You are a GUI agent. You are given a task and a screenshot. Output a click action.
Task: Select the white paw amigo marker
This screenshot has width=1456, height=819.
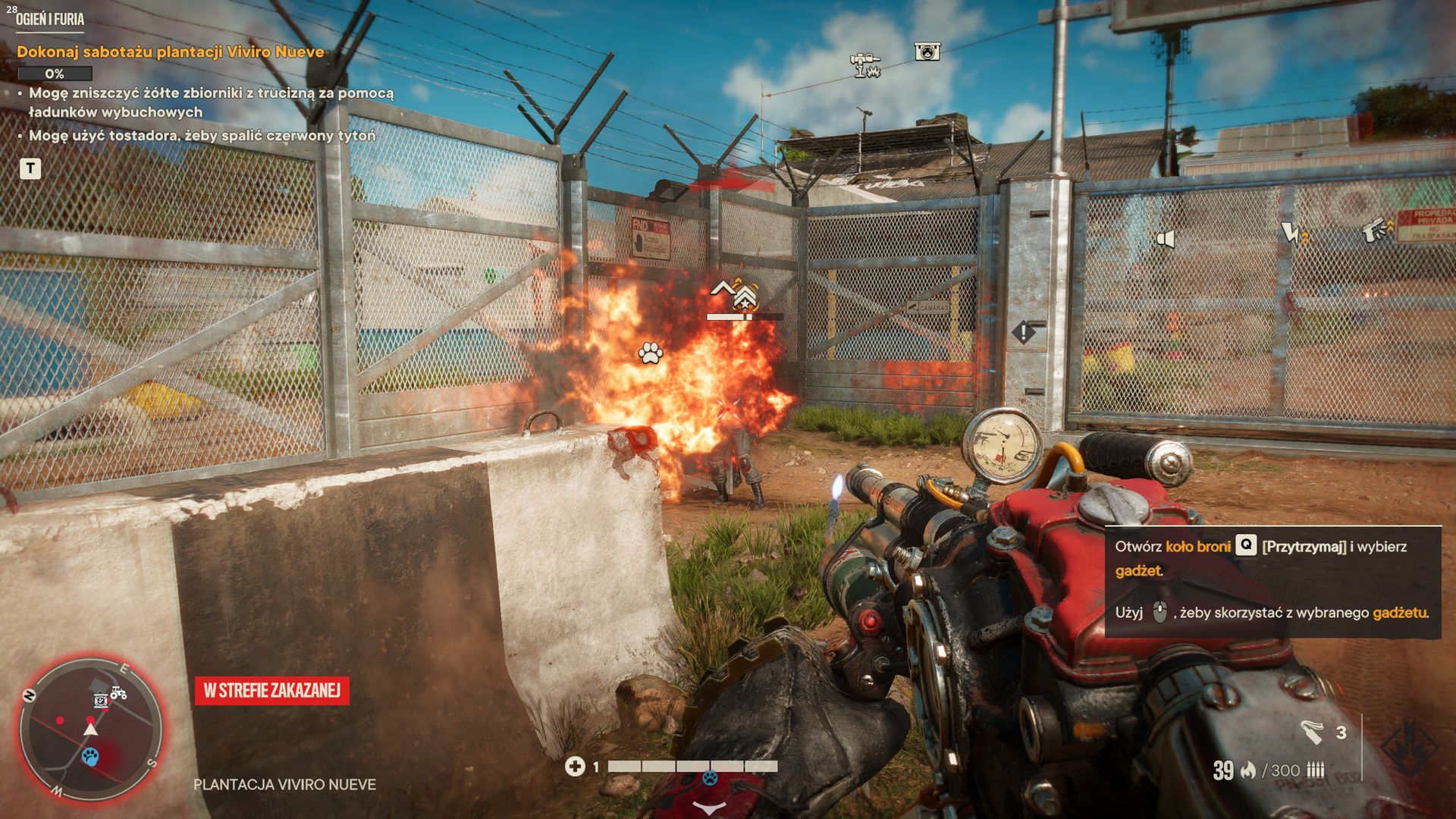pyautogui.click(x=651, y=353)
